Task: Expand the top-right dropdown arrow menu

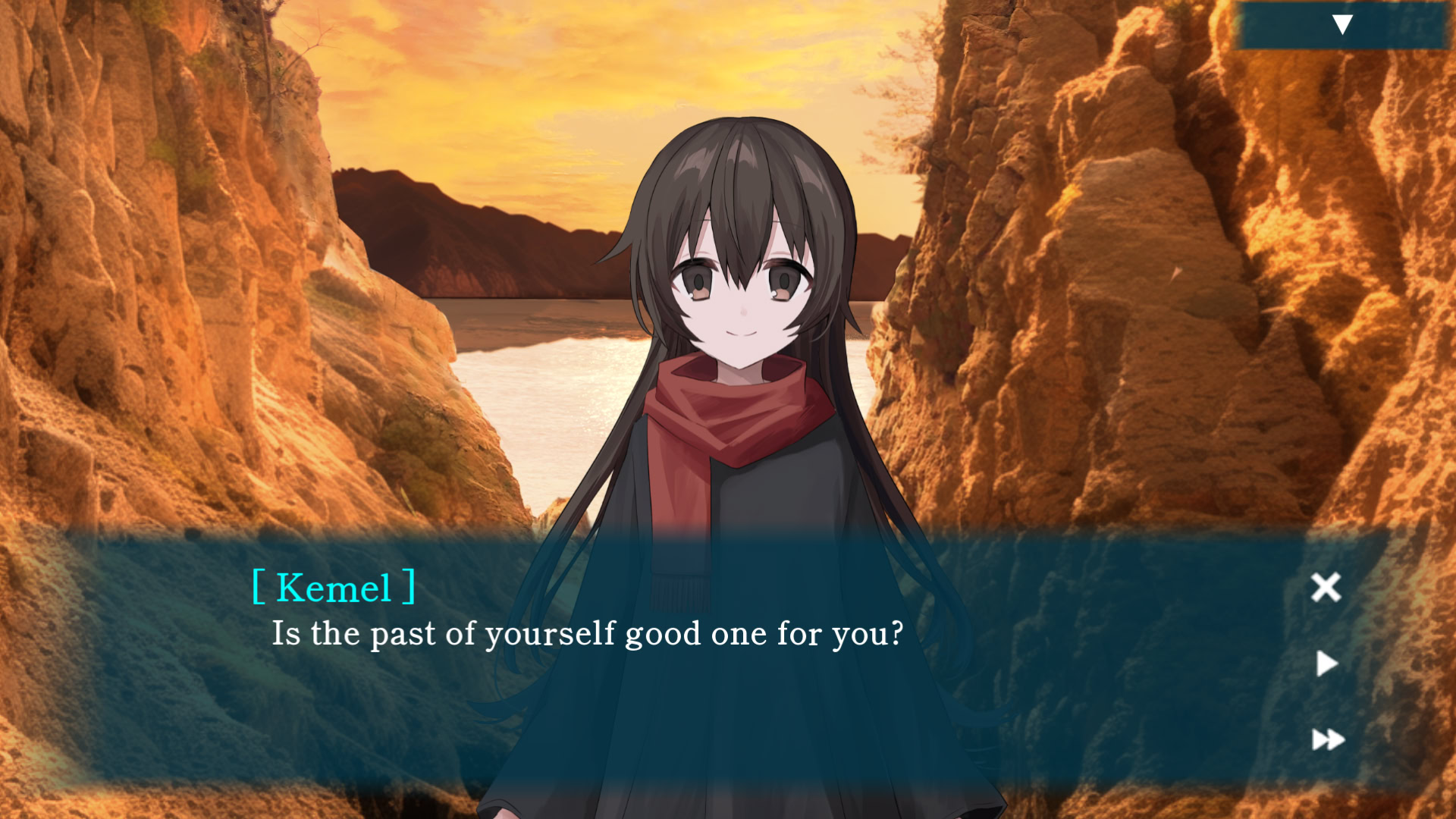Action: (x=1341, y=25)
